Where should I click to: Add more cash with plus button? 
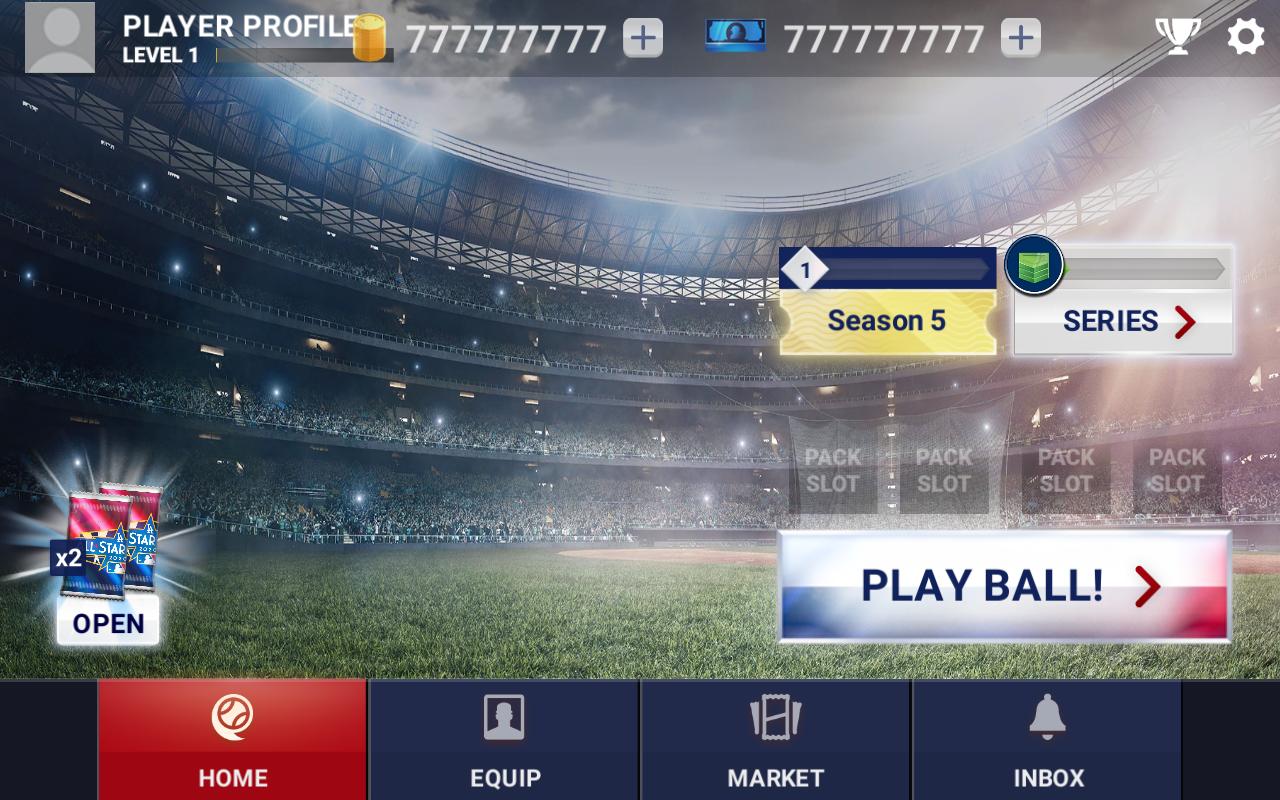tap(1020, 38)
